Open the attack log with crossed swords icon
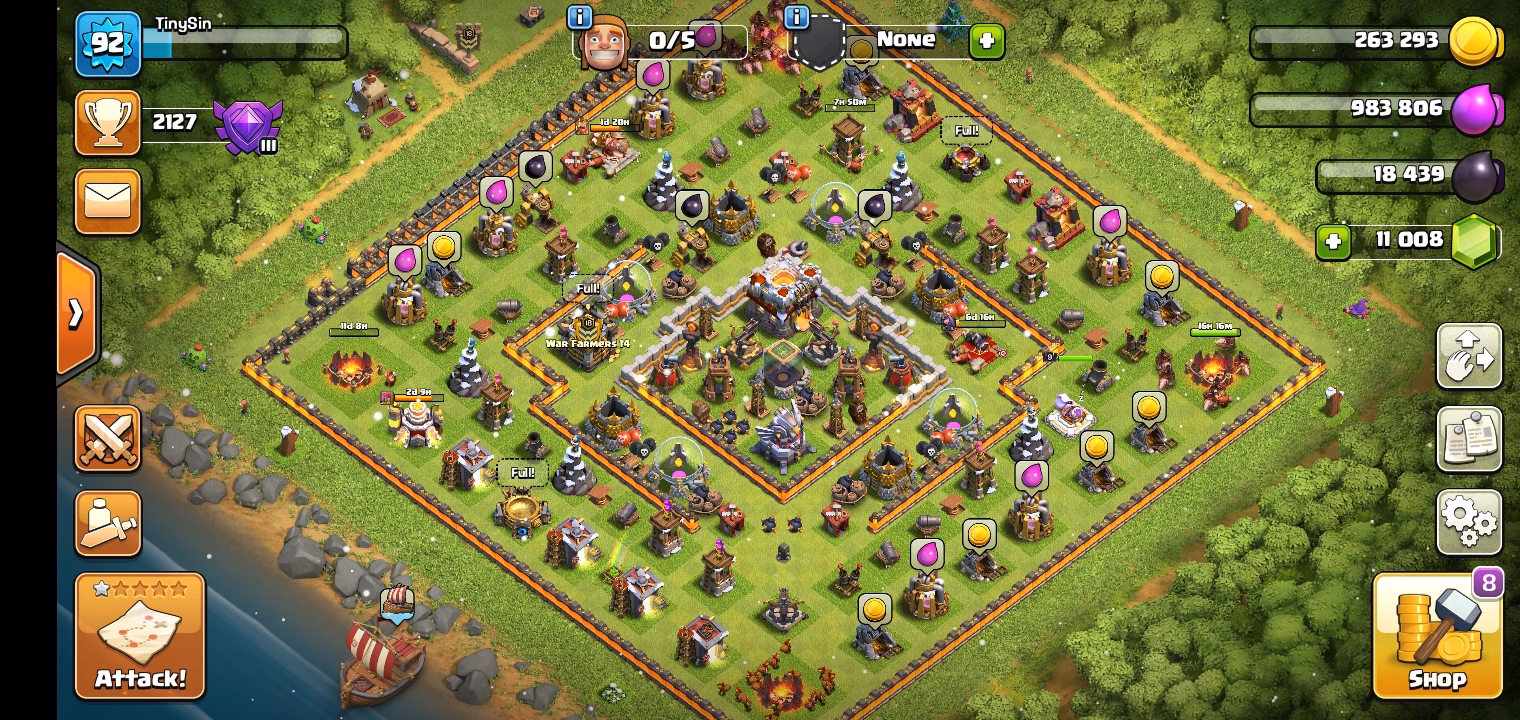 [107, 440]
